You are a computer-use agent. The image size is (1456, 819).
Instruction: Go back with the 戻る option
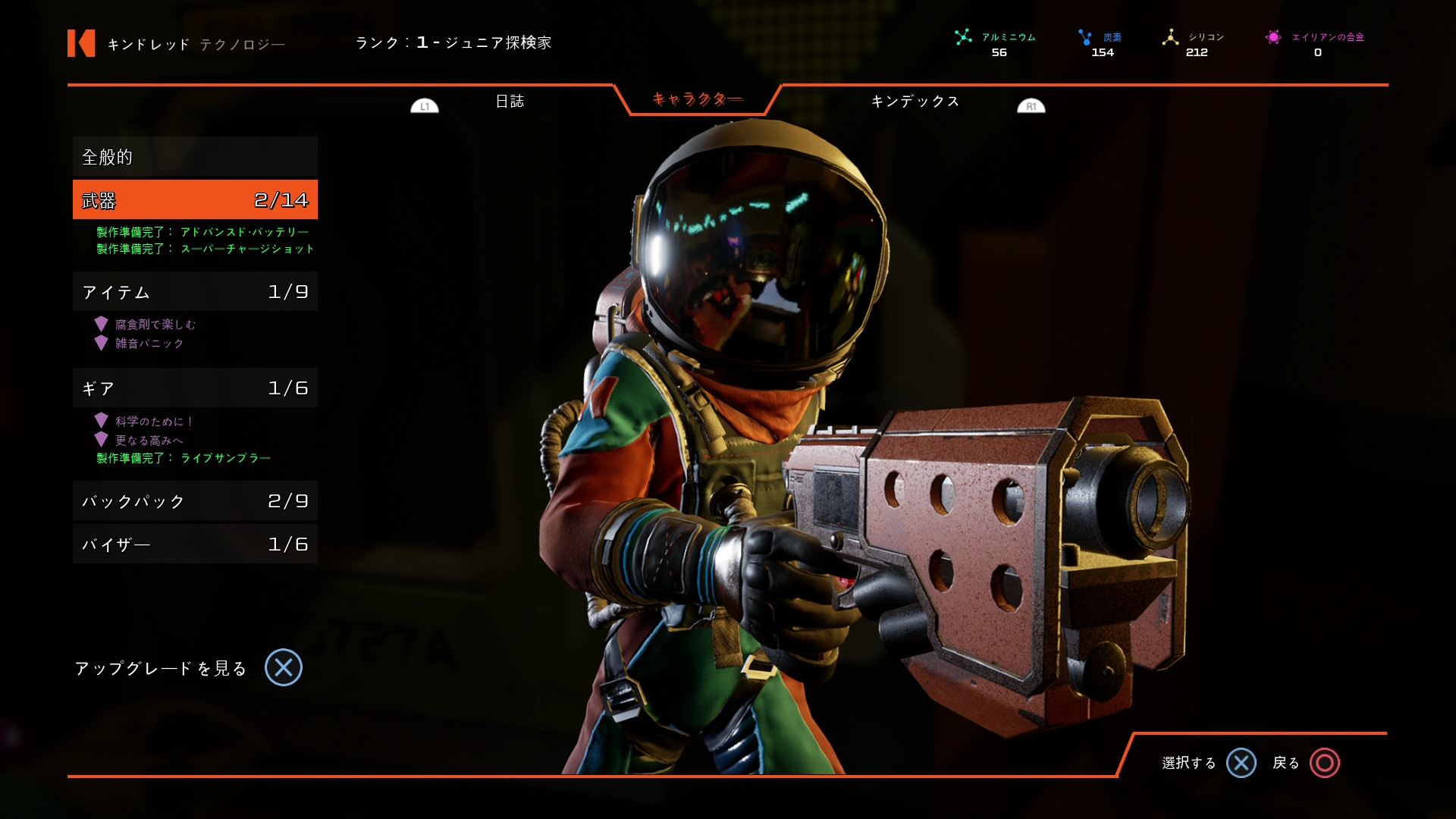tap(1306, 763)
